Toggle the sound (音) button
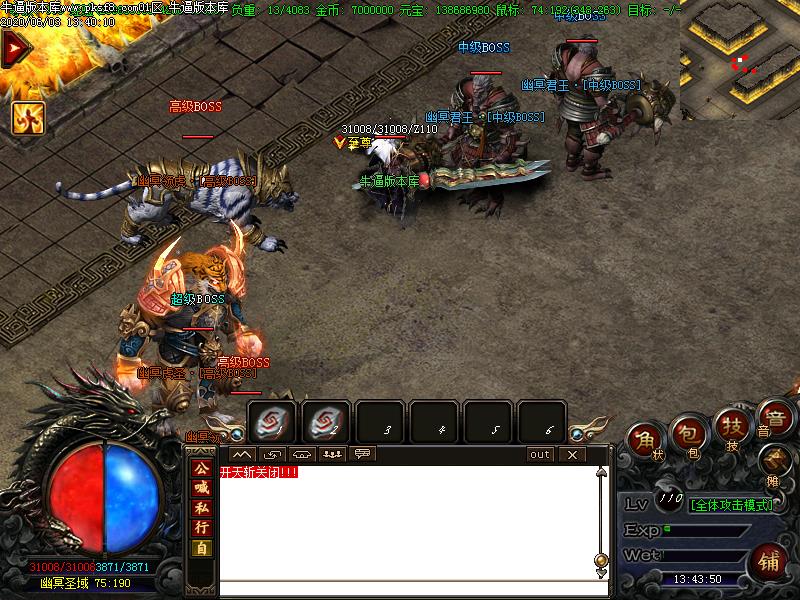Screen dimensions: 800x600 [772, 416]
